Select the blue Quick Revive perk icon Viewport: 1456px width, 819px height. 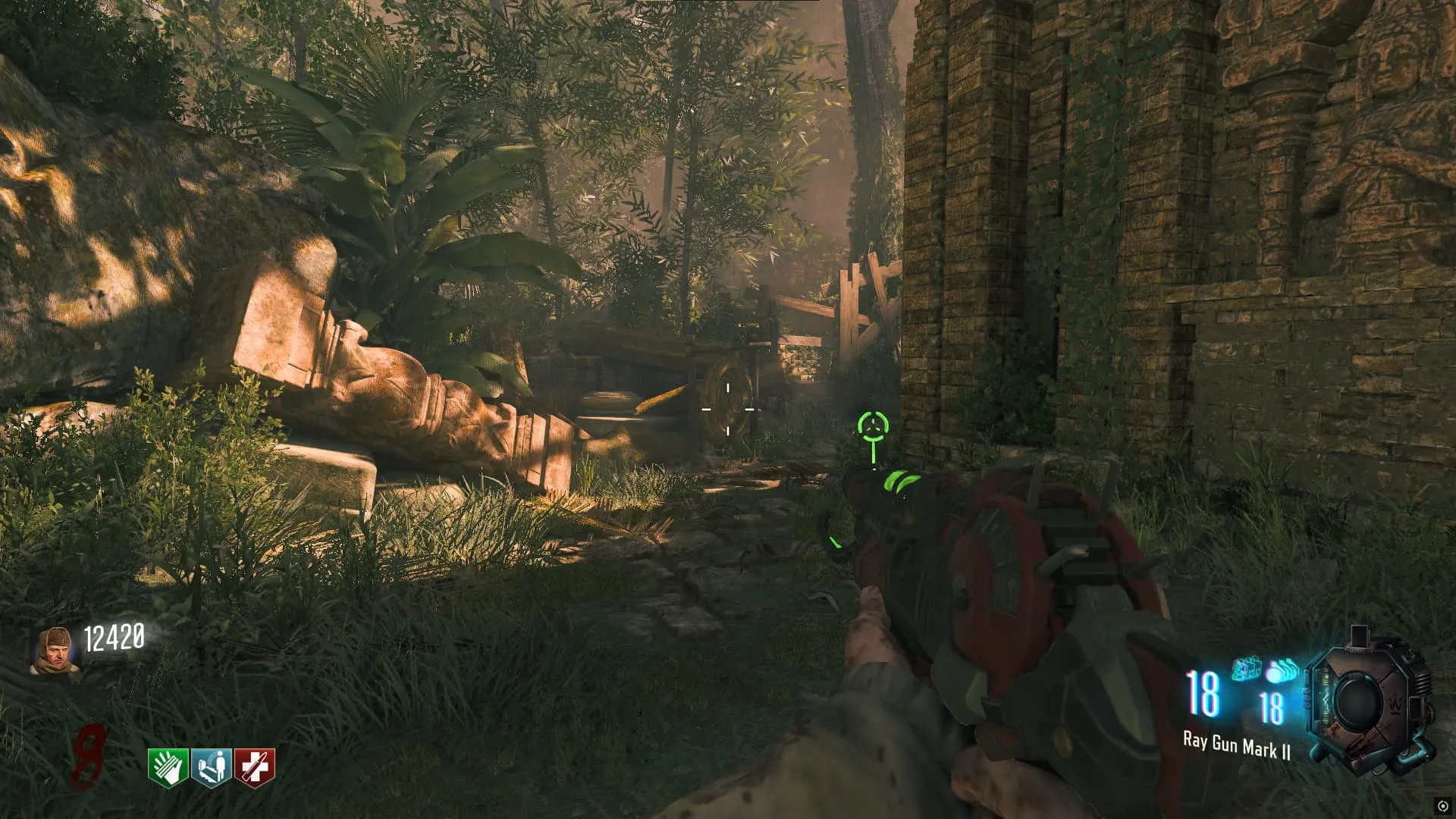pyautogui.click(x=212, y=767)
